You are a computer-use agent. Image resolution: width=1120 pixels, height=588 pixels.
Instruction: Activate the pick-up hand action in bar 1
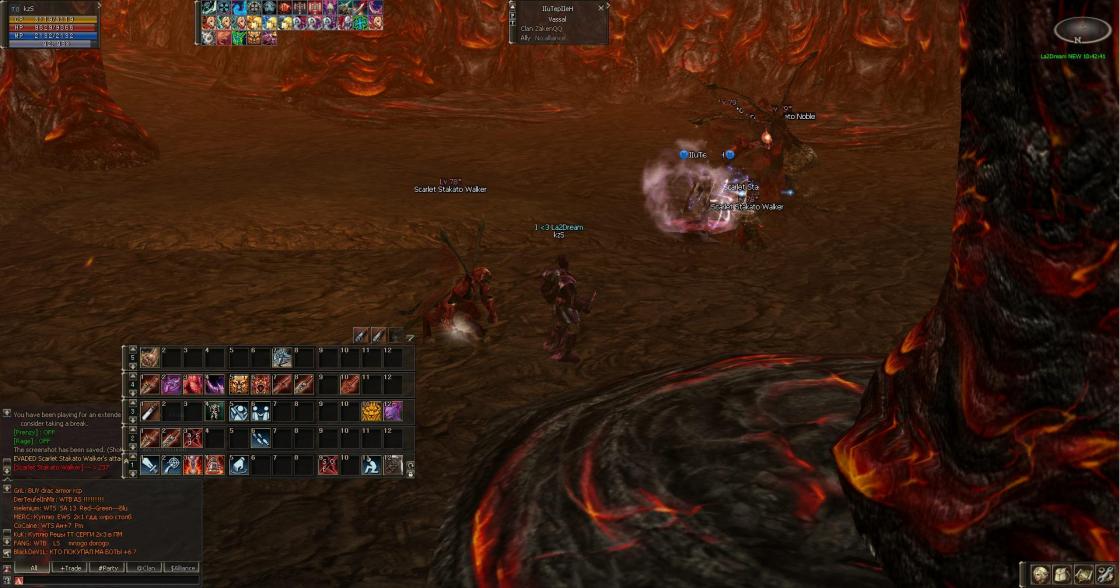239,465
